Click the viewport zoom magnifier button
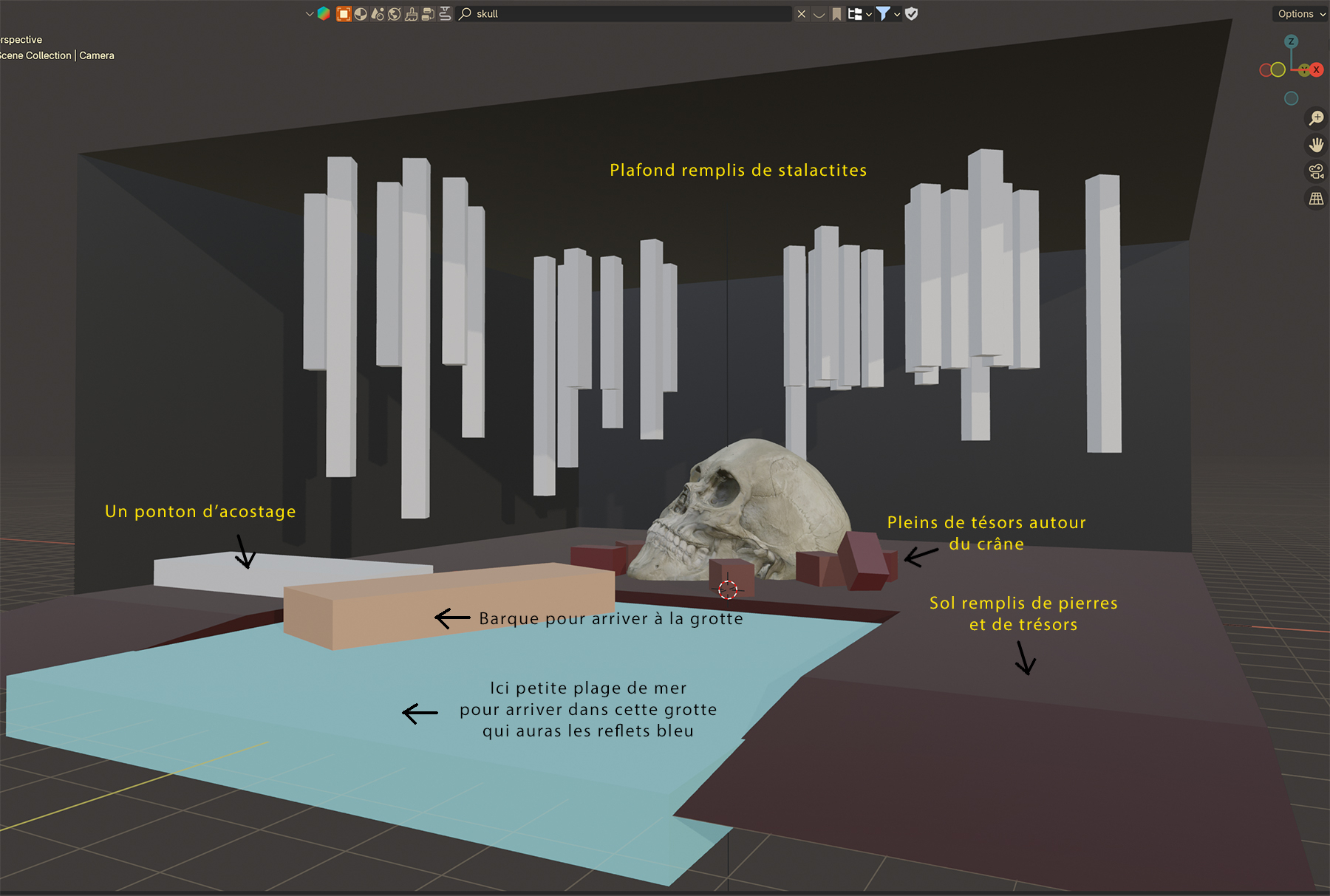Image resolution: width=1330 pixels, height=896 pixels. (1316, 118)
